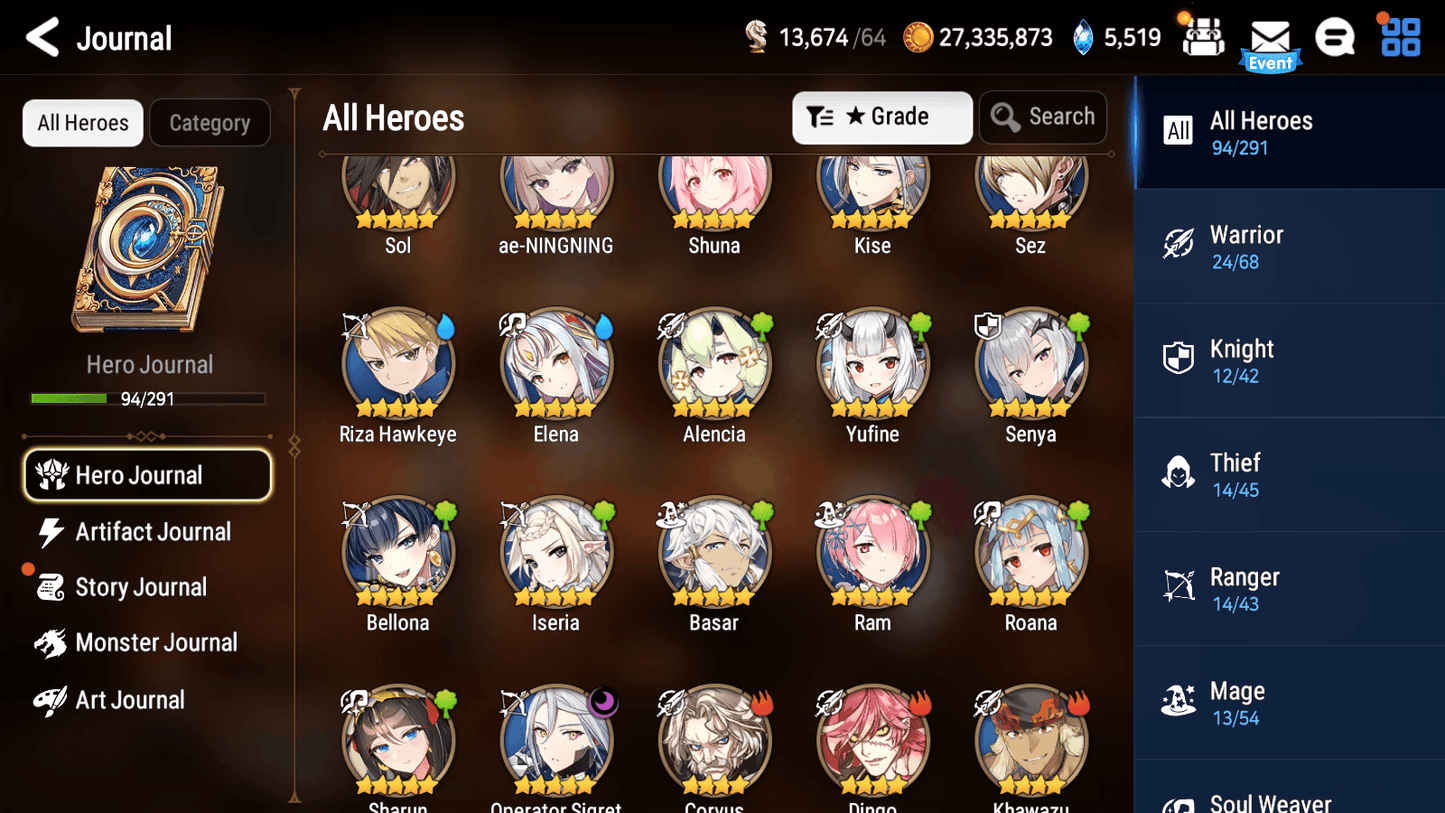Open the Grade filter dropdown
1445x813 pixels.
(x=882, y=117)
